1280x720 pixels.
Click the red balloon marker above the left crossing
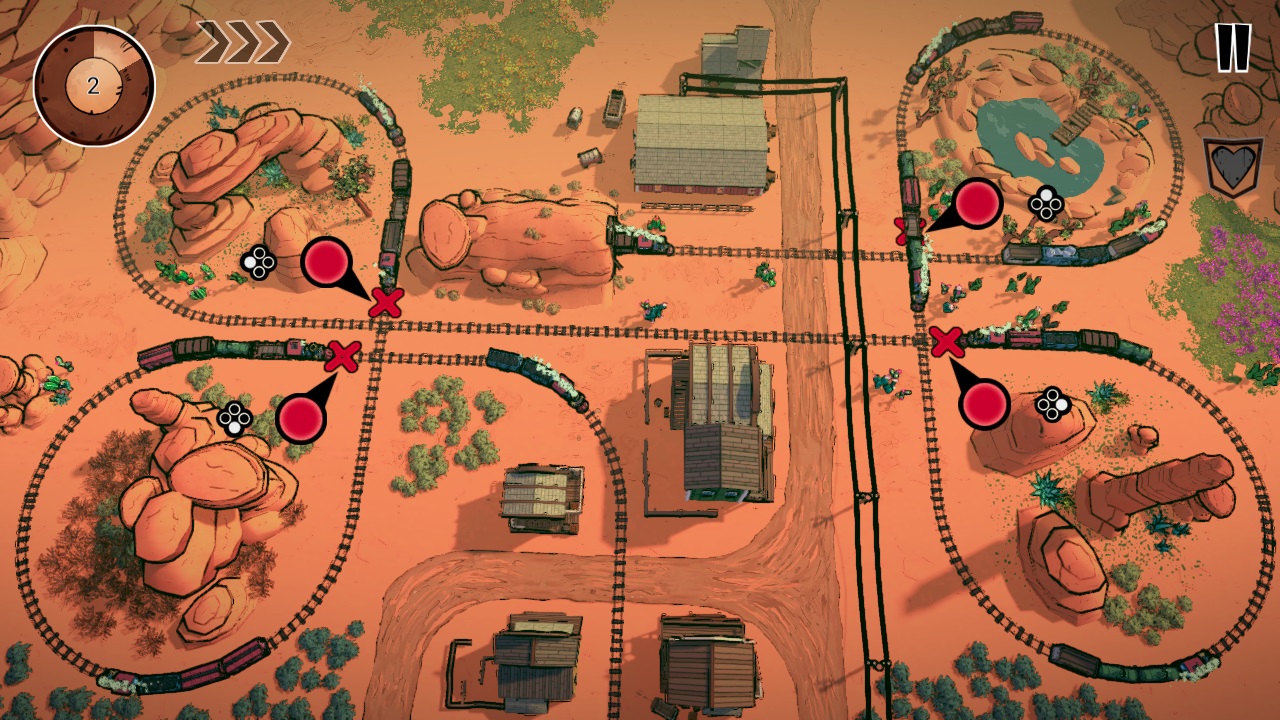(x=327, y=260)
